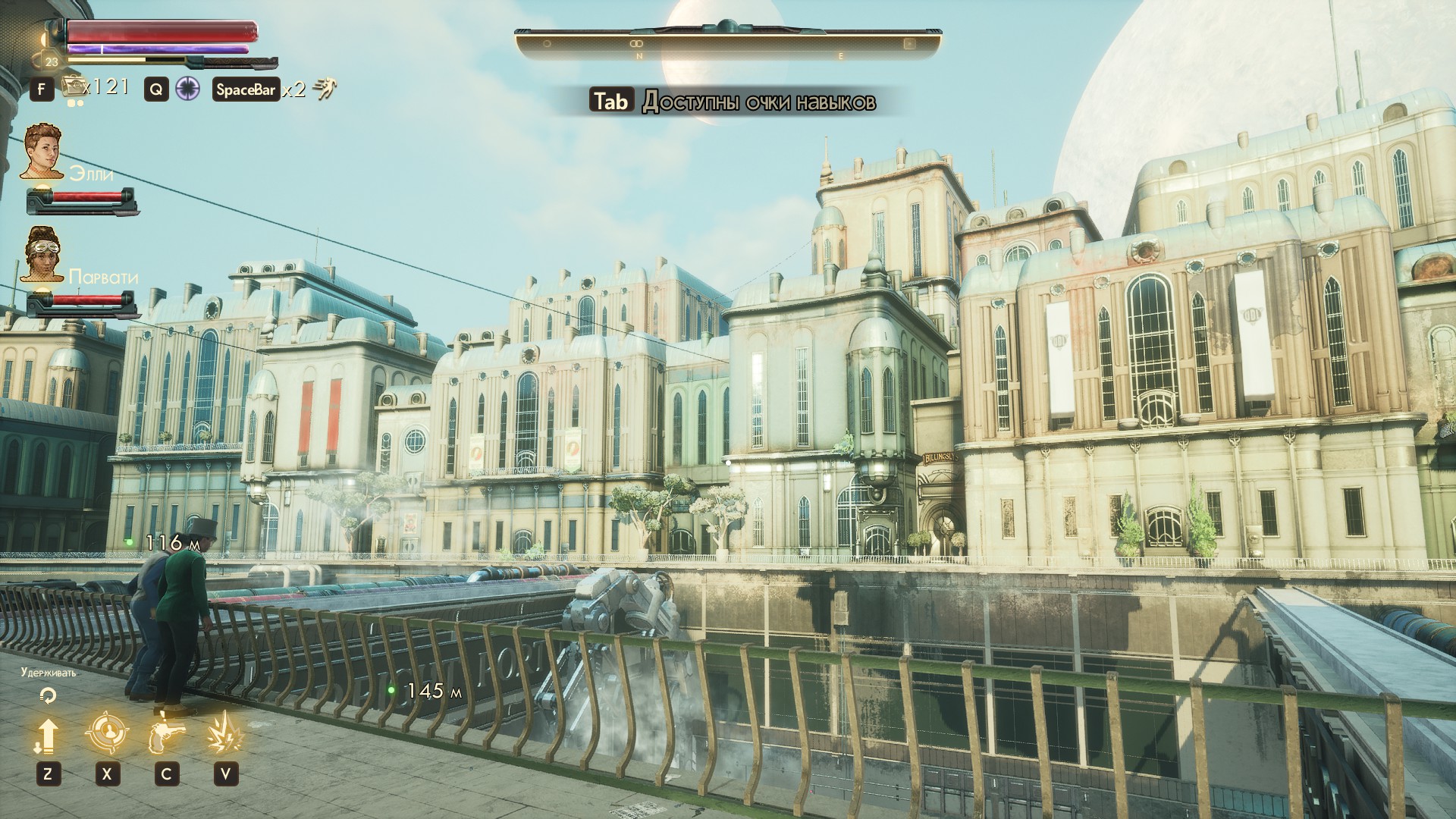Select the medical inhaler kit icon
1456x819 pixels.
click(x=75, y=86)
